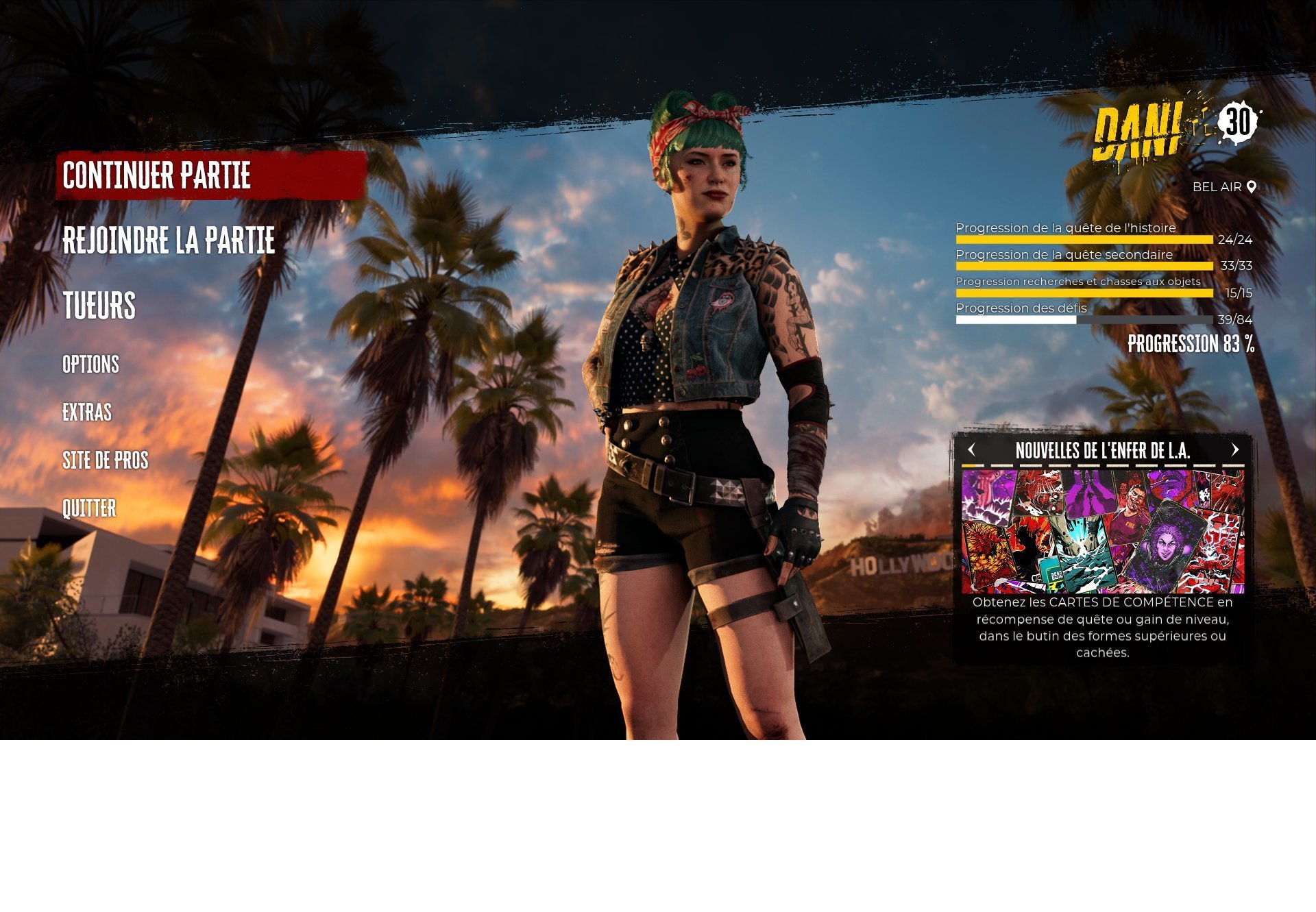1316x912 pixels.
Task: Open Site de PROS
Action: [106, 460]
